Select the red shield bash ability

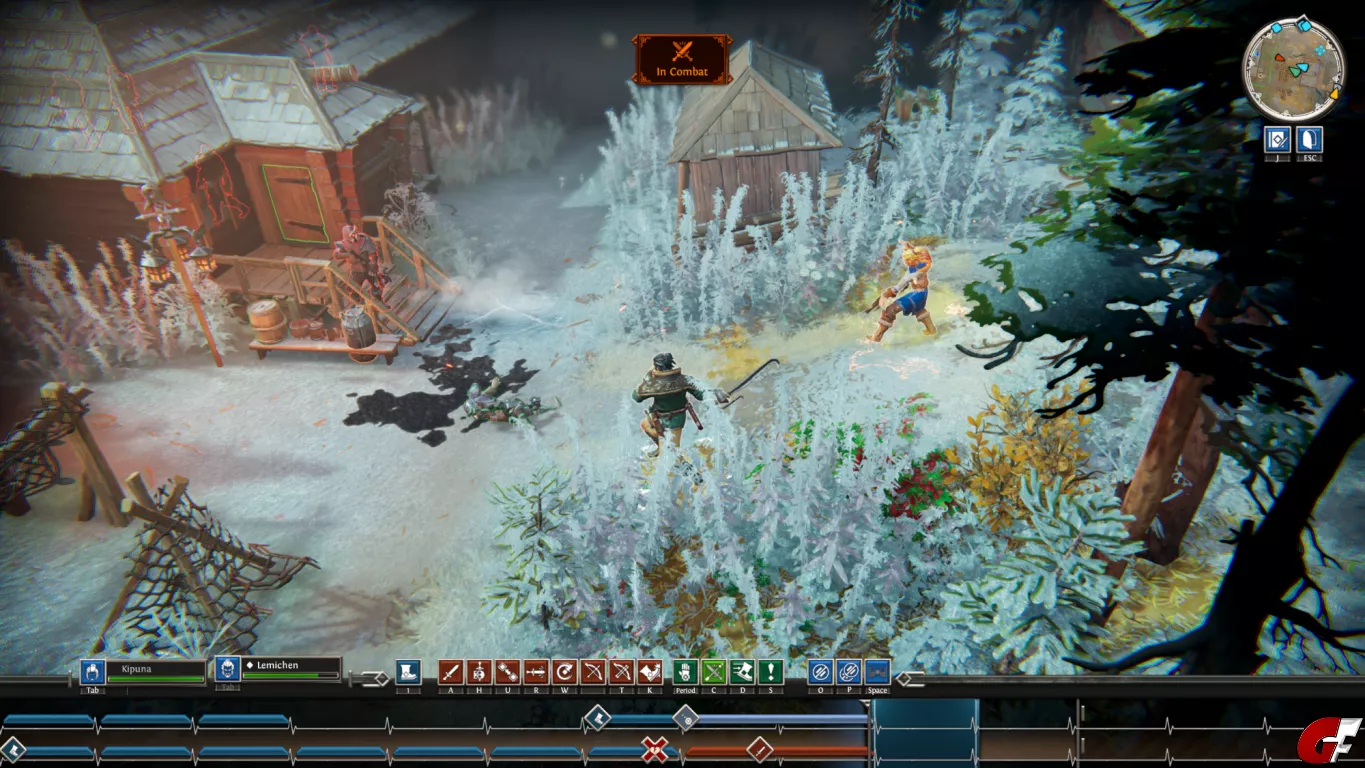coord(650,672)
